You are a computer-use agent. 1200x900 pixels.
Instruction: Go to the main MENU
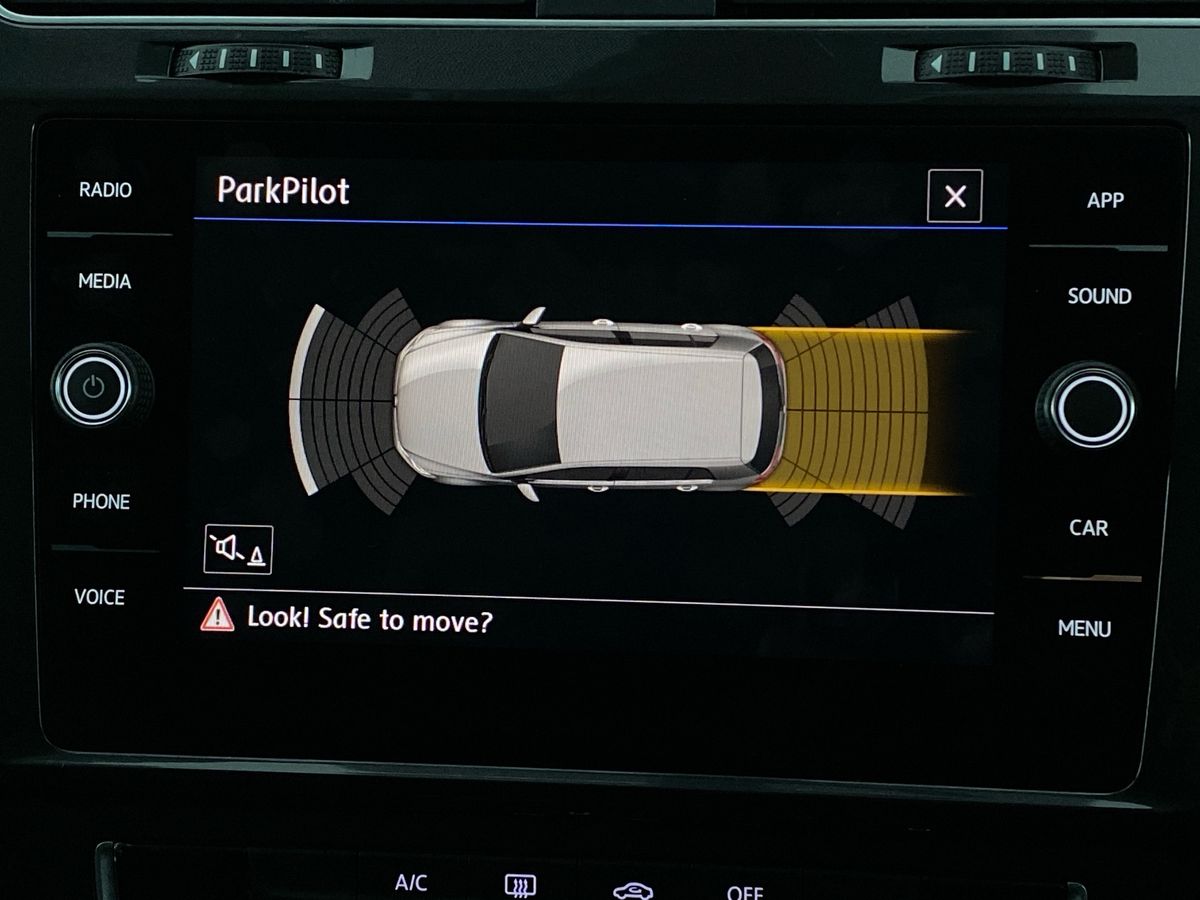1084,629
